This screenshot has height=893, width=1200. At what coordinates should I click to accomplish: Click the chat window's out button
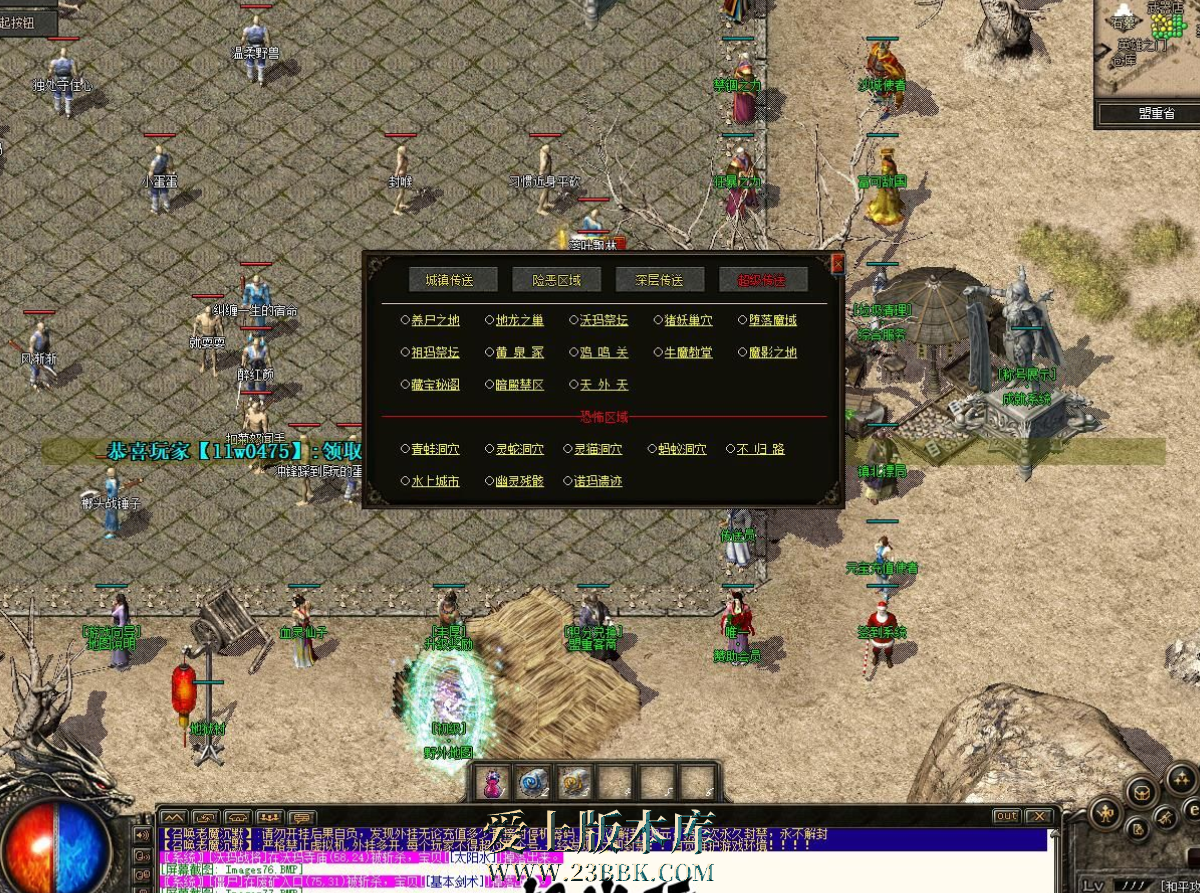click(x=1006, y=817)
